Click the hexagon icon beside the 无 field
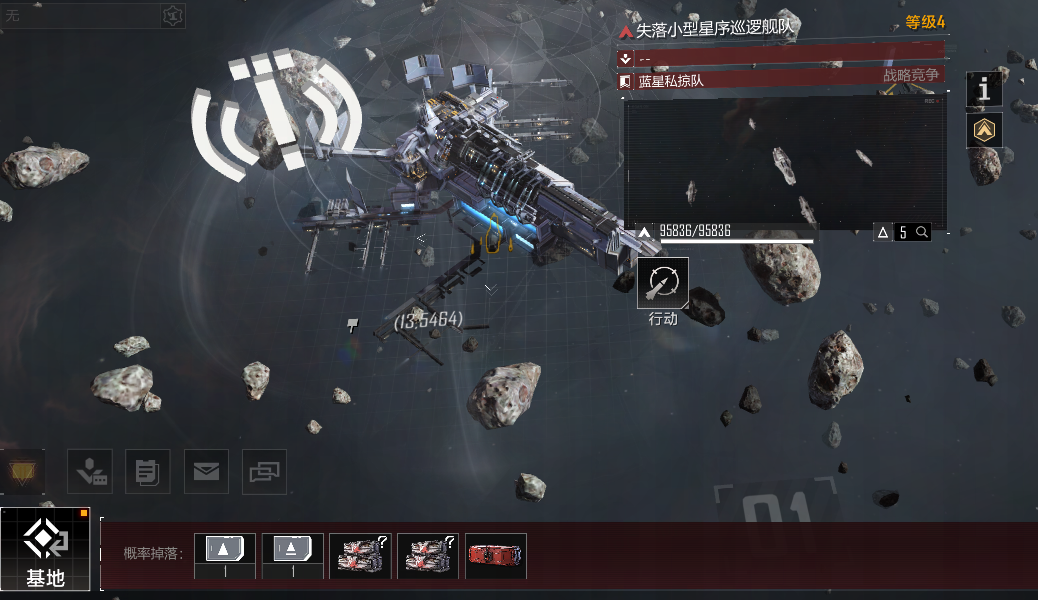Screen dimensions: 1038x600 [174, 15]
